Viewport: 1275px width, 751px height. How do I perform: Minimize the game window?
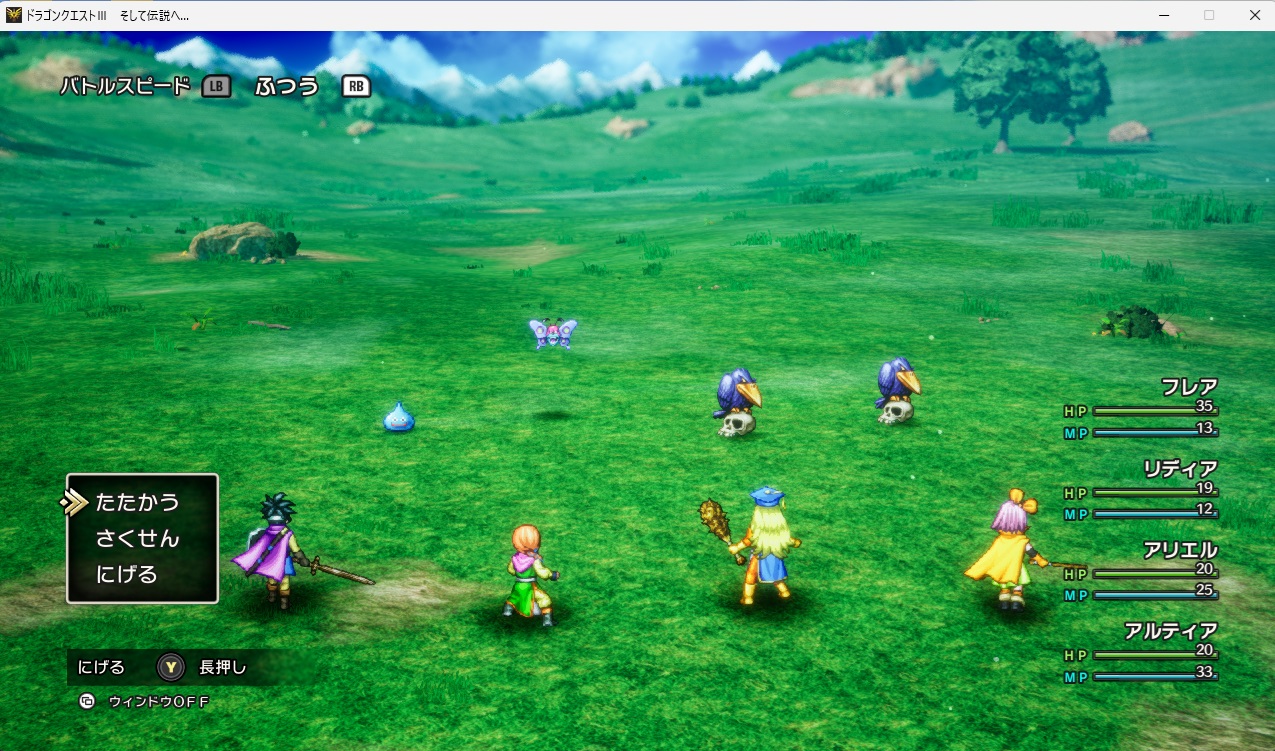pyautogui.click(x=1164, y=15)
